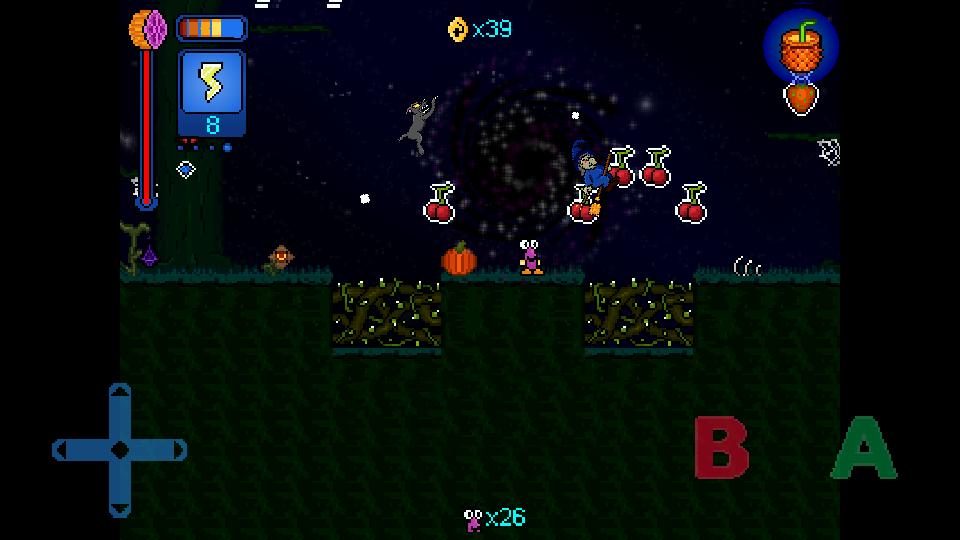Tap the green A button

864,448
